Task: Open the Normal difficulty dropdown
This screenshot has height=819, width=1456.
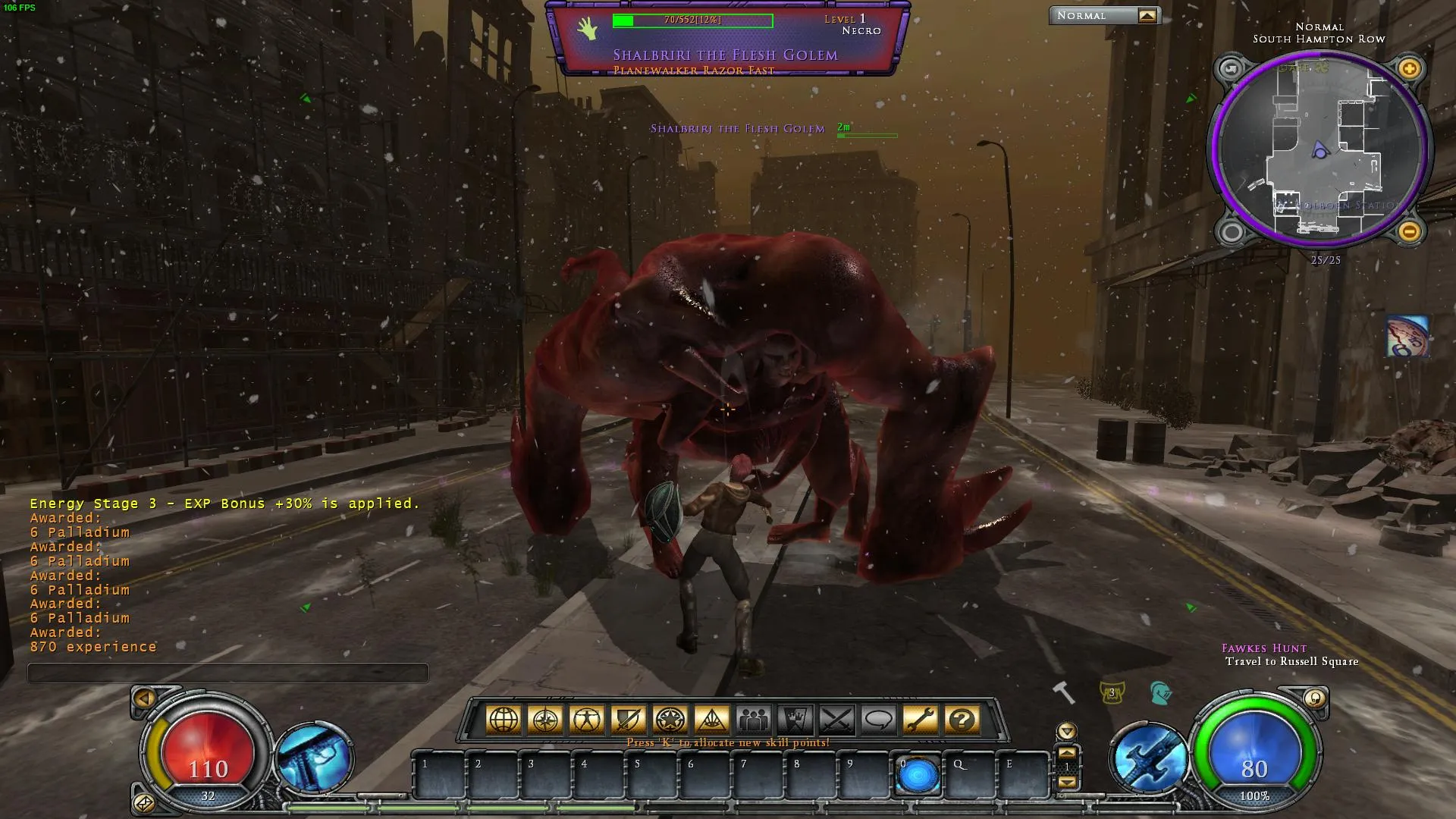Action: tap(1147, 16)
